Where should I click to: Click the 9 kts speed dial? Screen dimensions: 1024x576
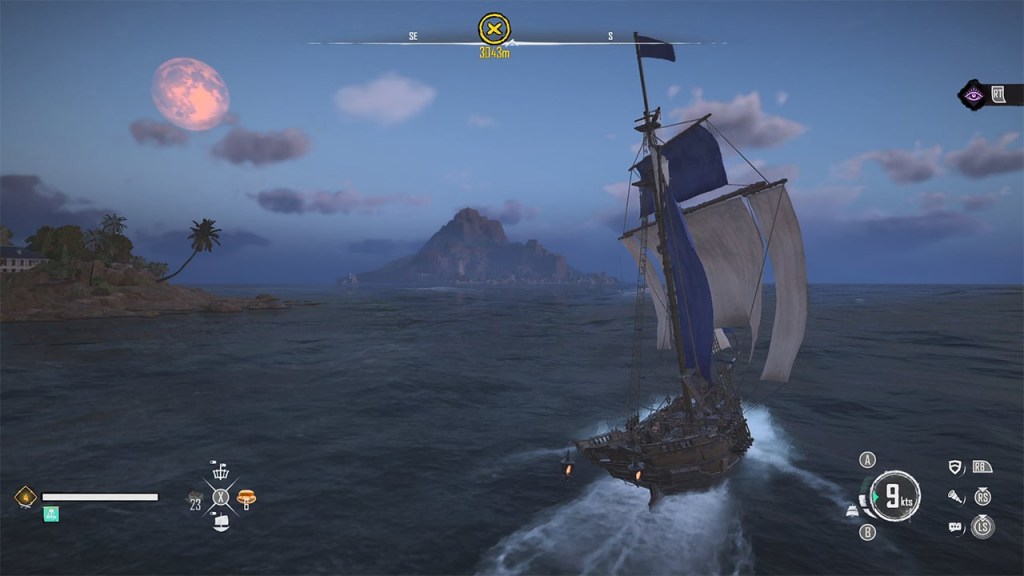[894, 496]
